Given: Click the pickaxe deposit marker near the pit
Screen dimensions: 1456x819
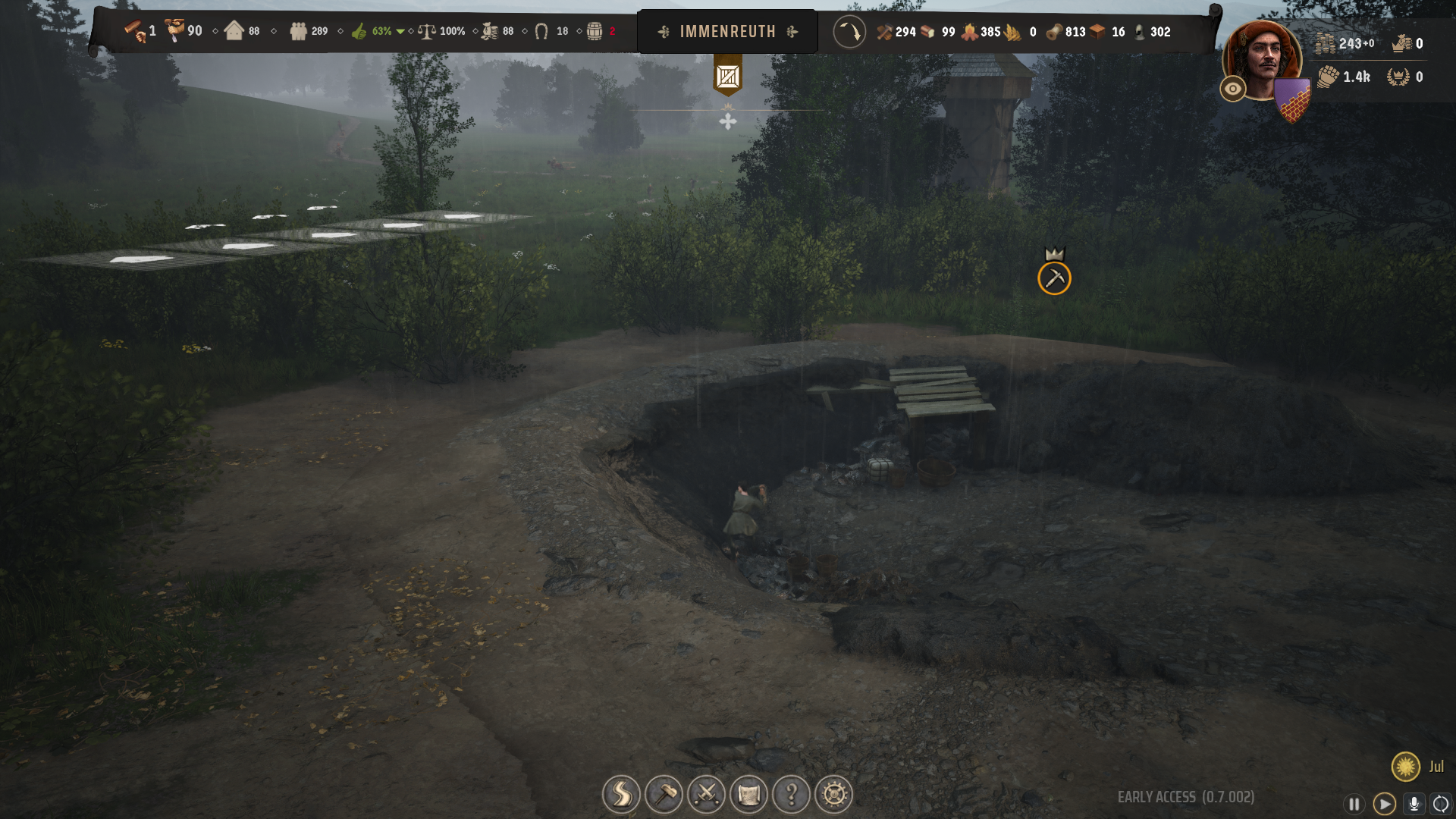Looking at the screenshot, I should click(1055, 278).
